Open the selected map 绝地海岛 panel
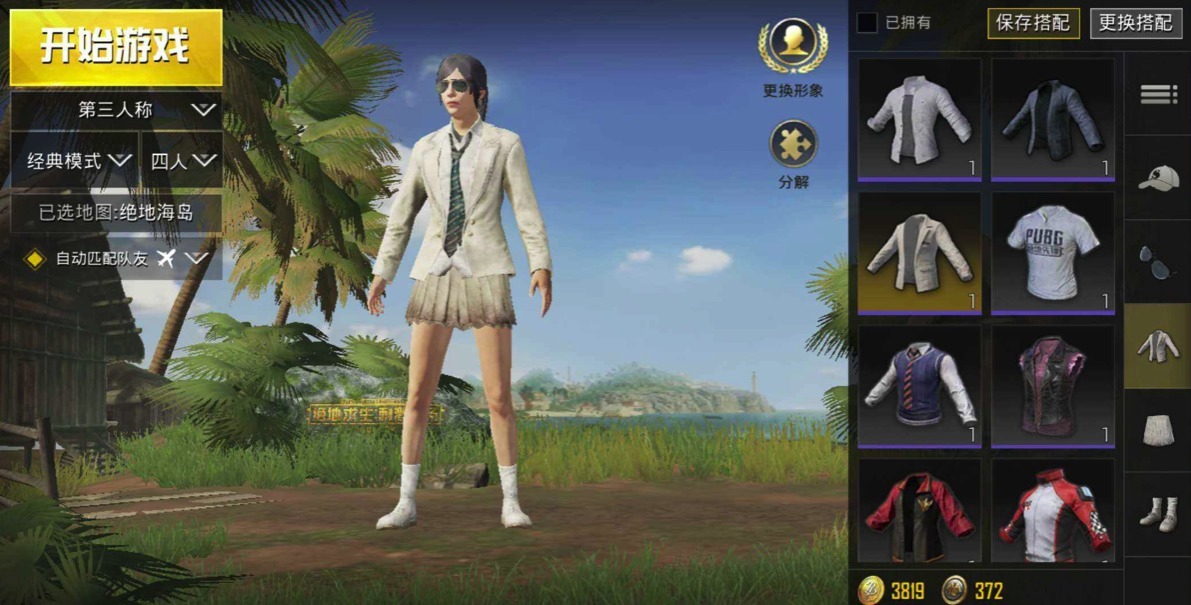 (116, 212)
